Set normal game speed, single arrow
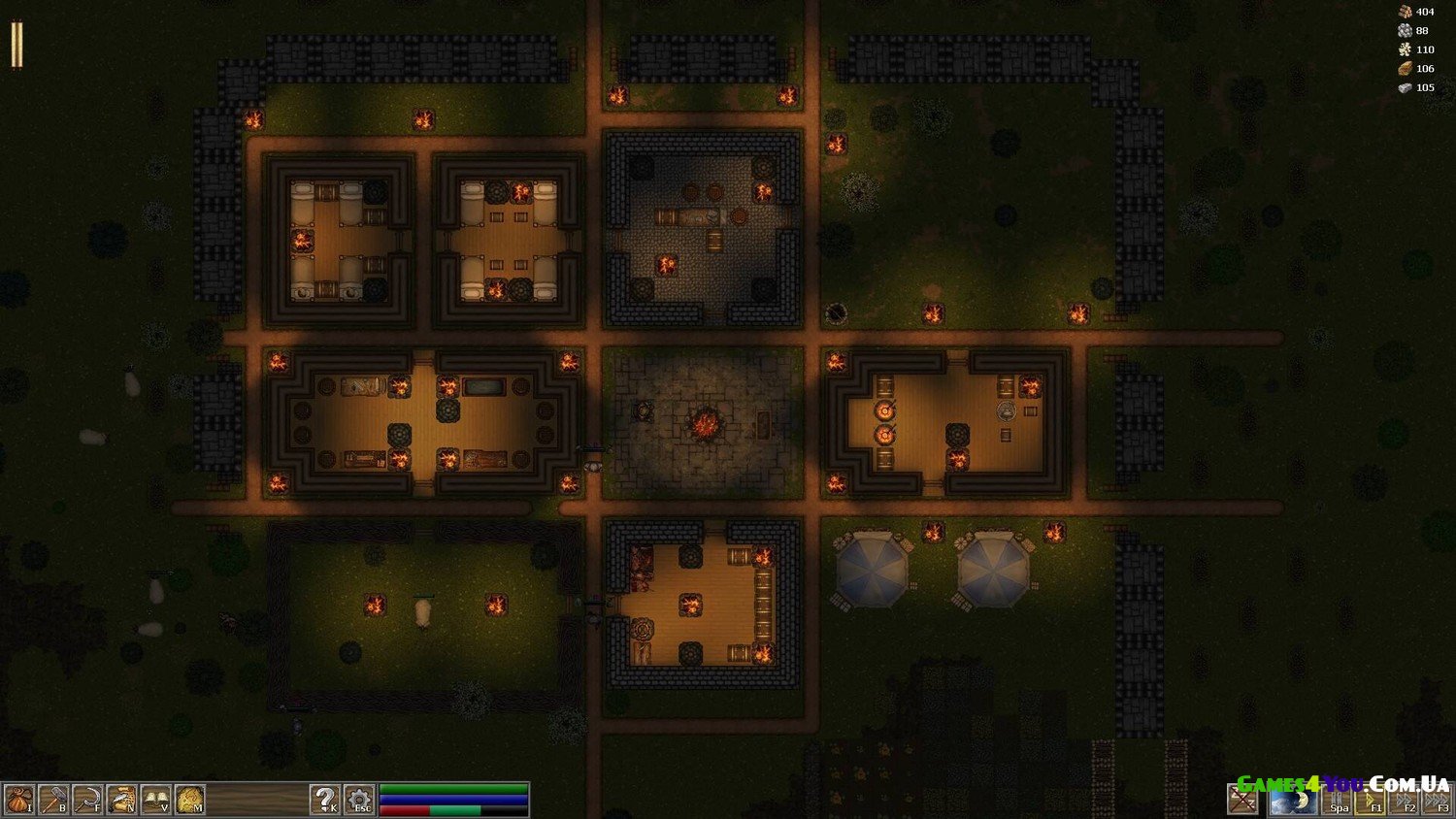Viewport: 1456px width, 819px height. (x=1371, y=801)
